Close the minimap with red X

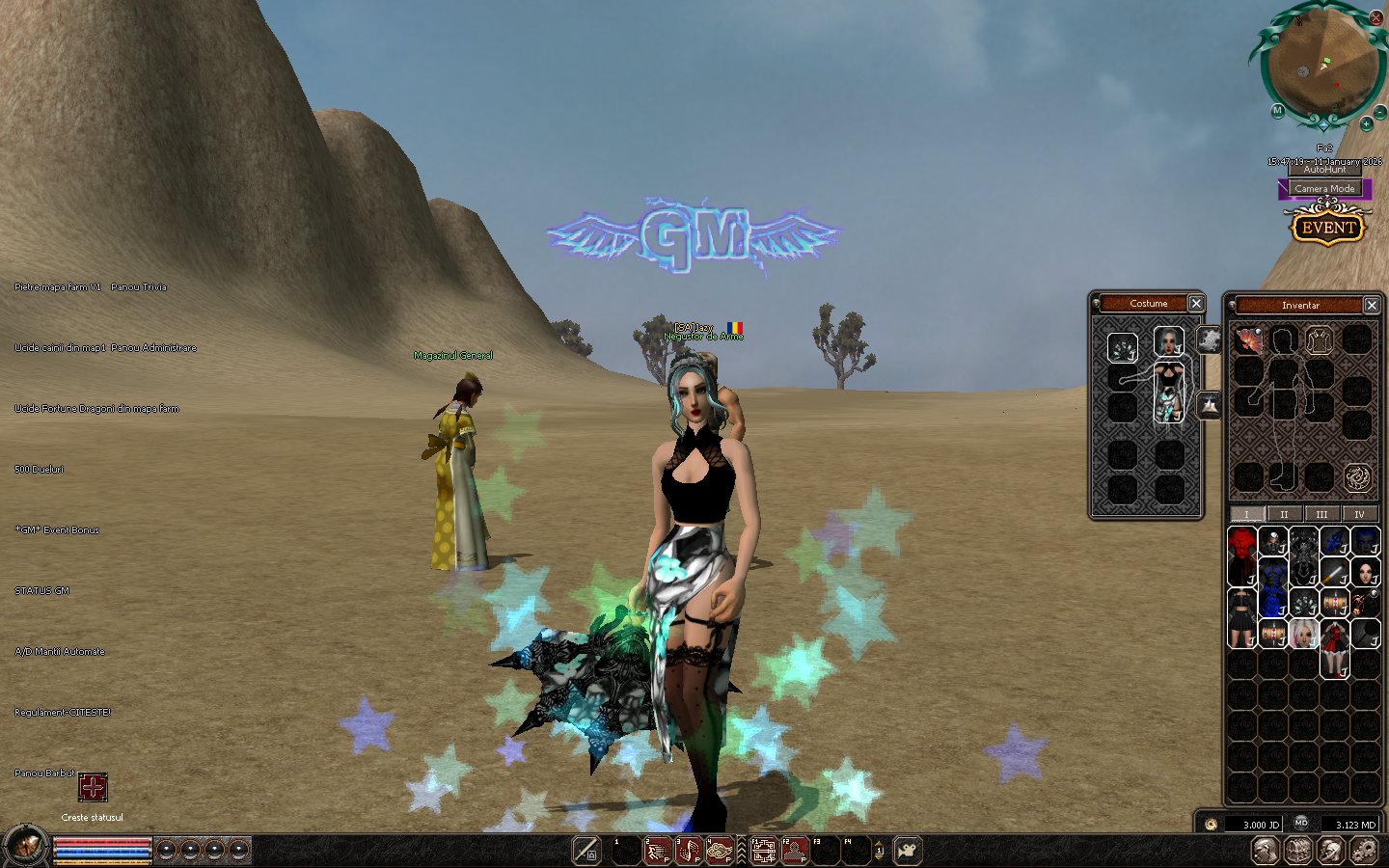(x=1375, y=17)
